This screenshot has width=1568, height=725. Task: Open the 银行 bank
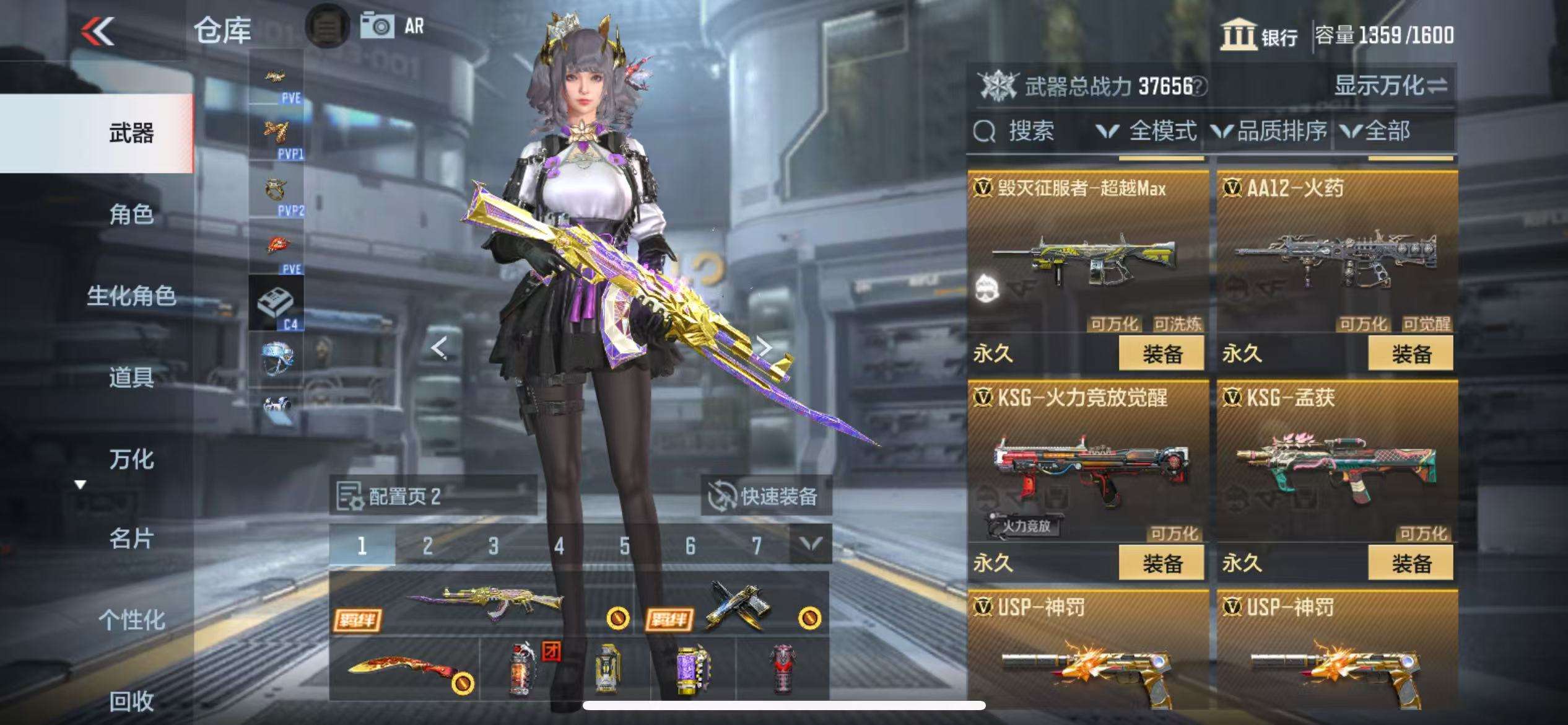click(1258, 36)
